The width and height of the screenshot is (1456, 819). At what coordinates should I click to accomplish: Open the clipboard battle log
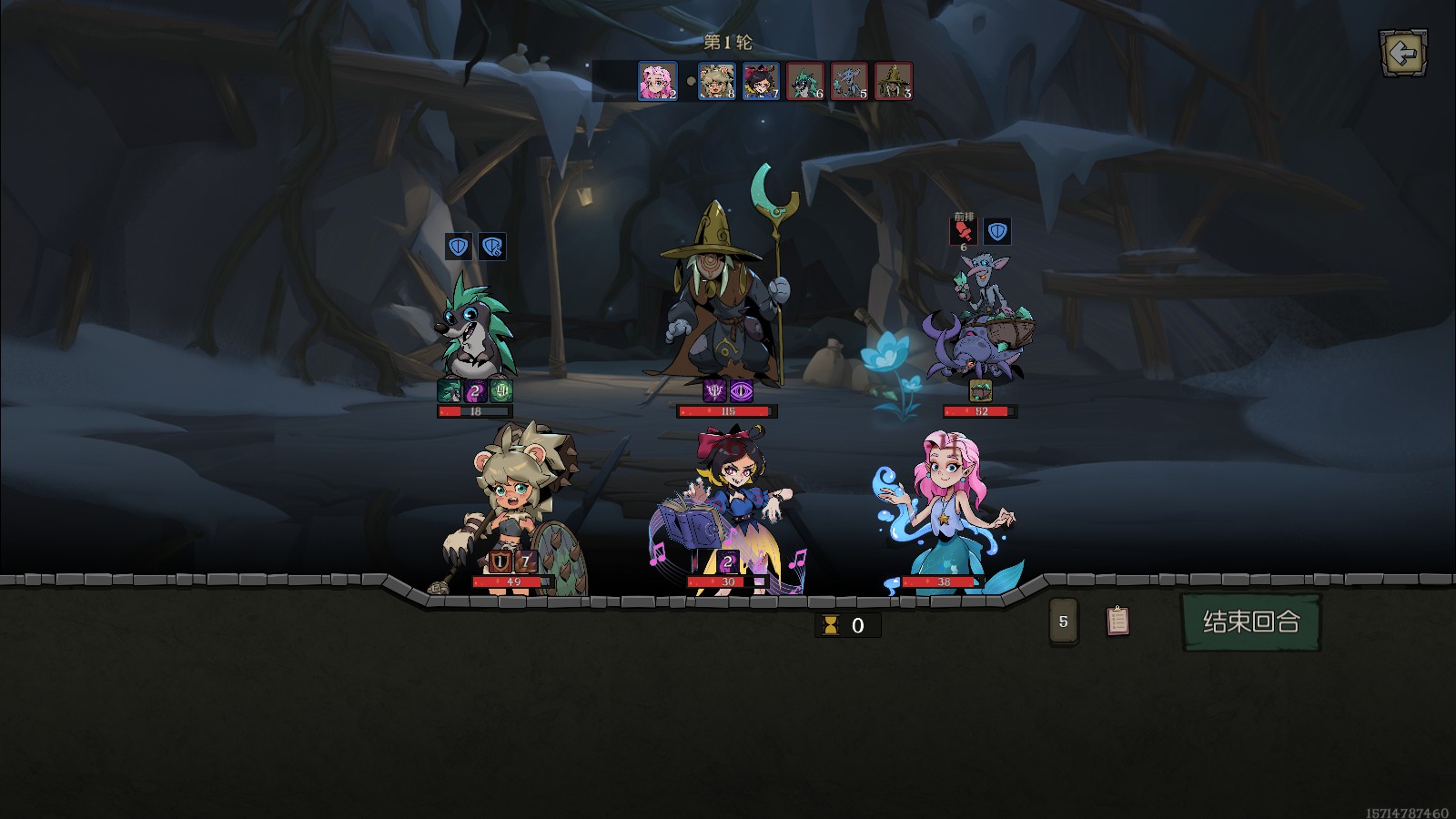(x=1117, y=621)
